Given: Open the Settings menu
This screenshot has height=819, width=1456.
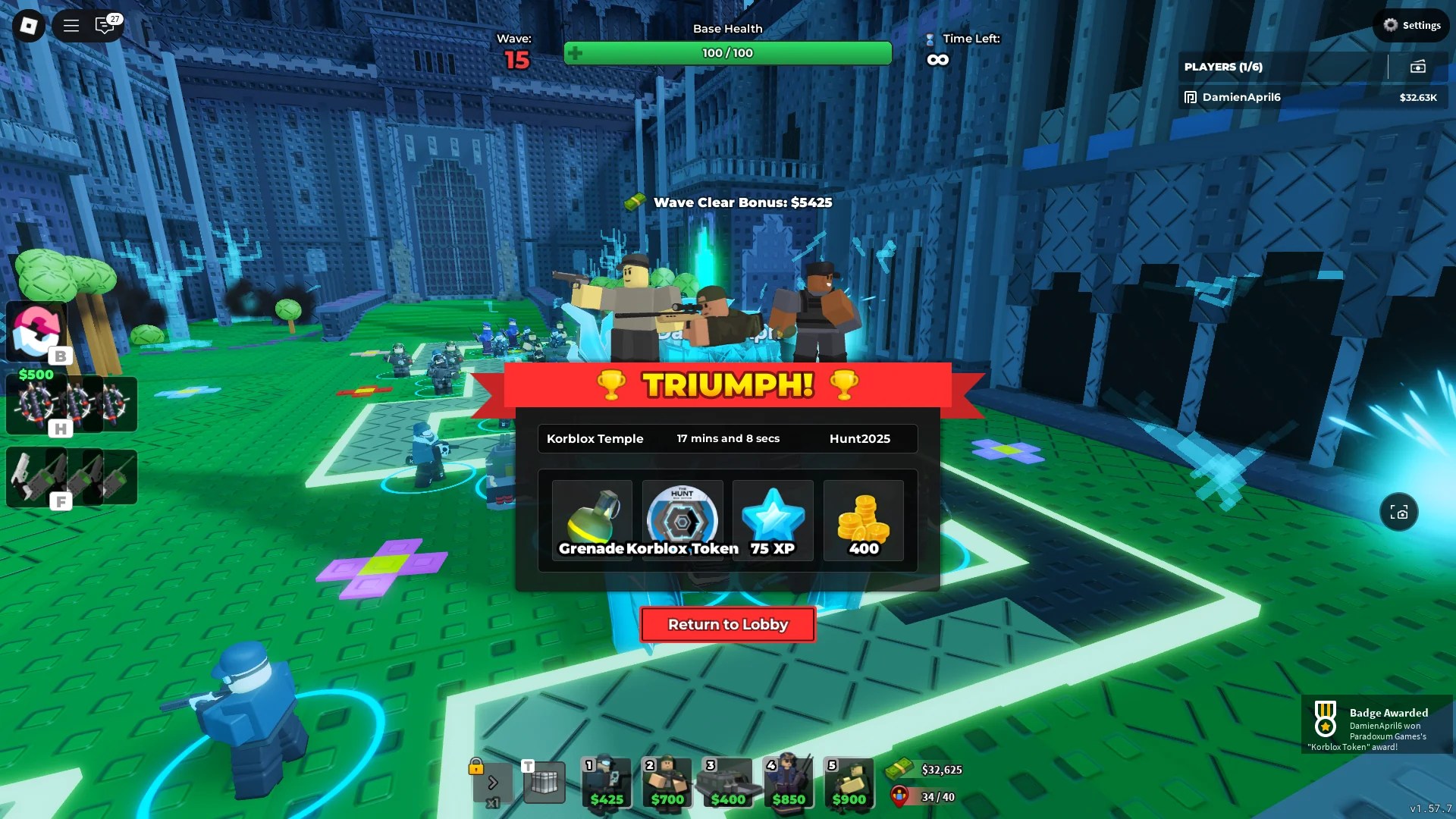Looking at the screenshot, I should point(1411,25).
